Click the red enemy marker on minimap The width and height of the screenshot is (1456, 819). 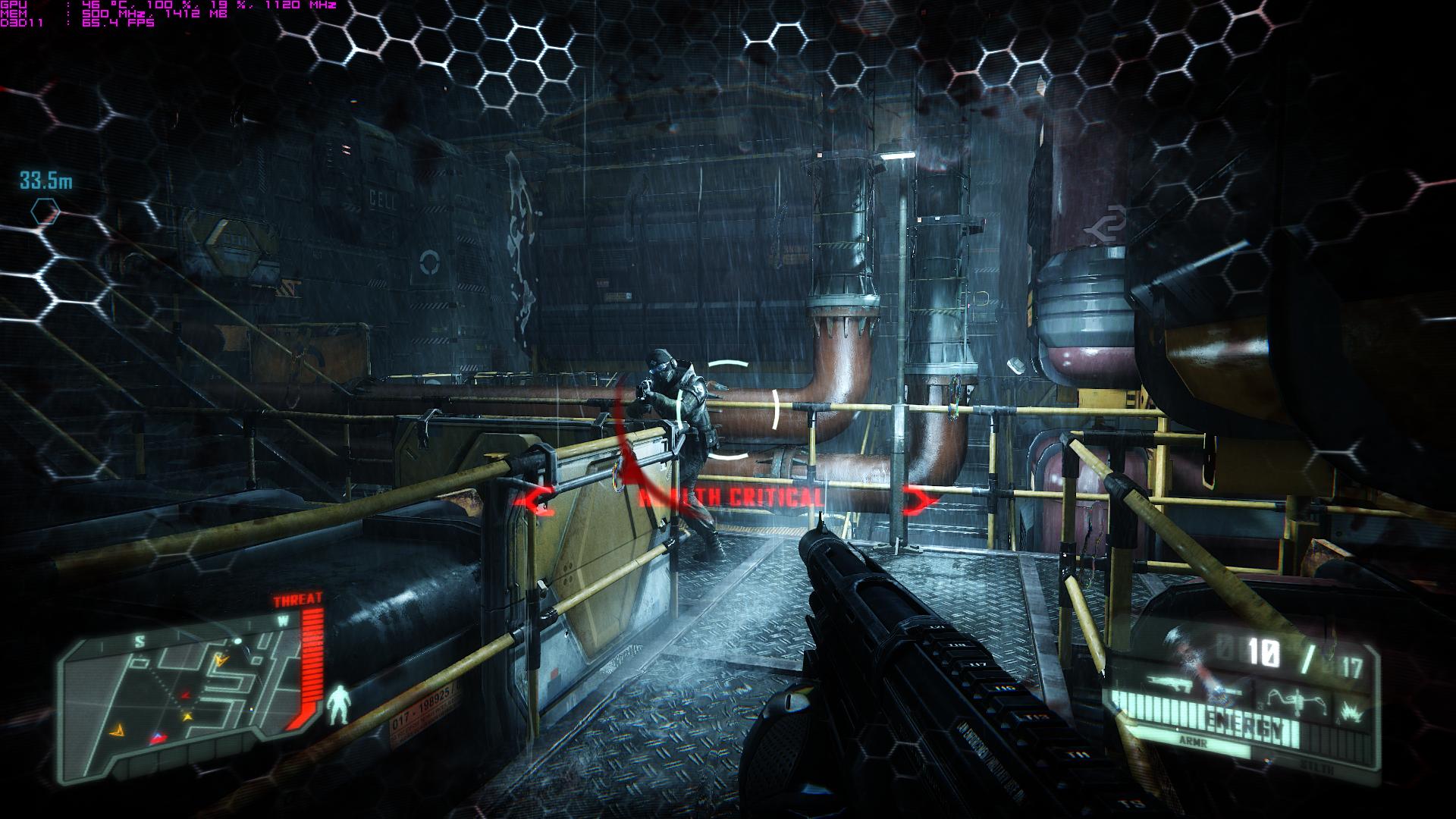click(x=185, y=694)
